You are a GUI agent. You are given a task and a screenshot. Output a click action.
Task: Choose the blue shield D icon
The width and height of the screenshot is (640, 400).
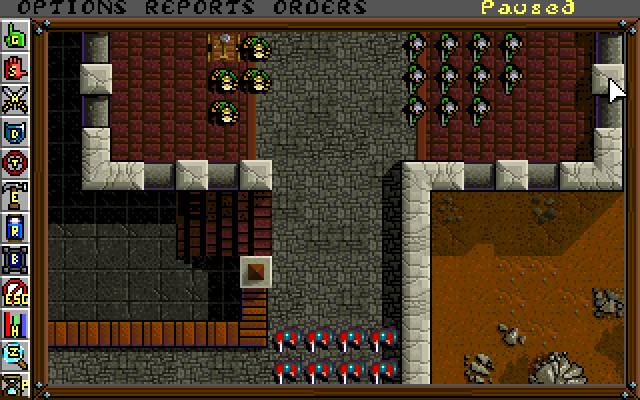coord(16,131)
